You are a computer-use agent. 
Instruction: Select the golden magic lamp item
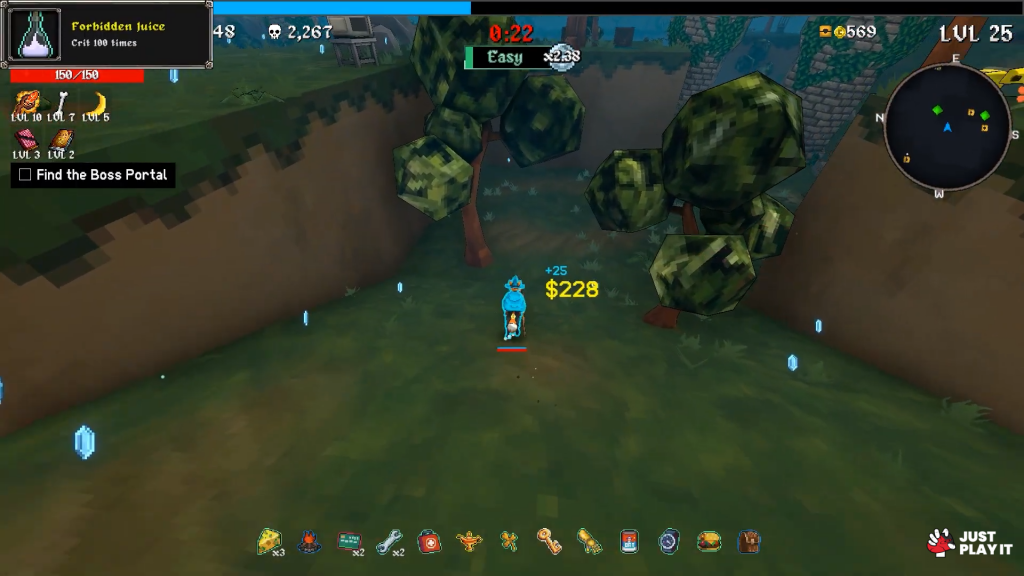[468, 542]
